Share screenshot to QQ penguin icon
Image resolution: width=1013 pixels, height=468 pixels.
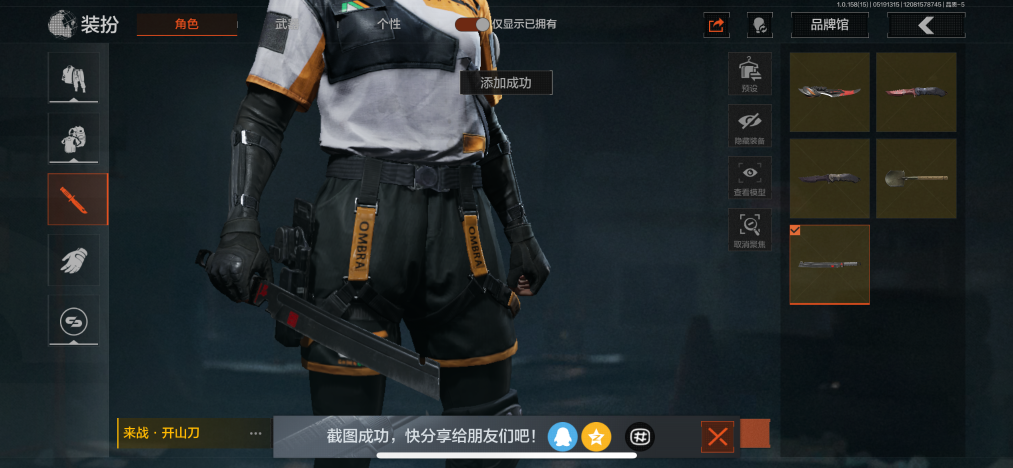(563, 436)
